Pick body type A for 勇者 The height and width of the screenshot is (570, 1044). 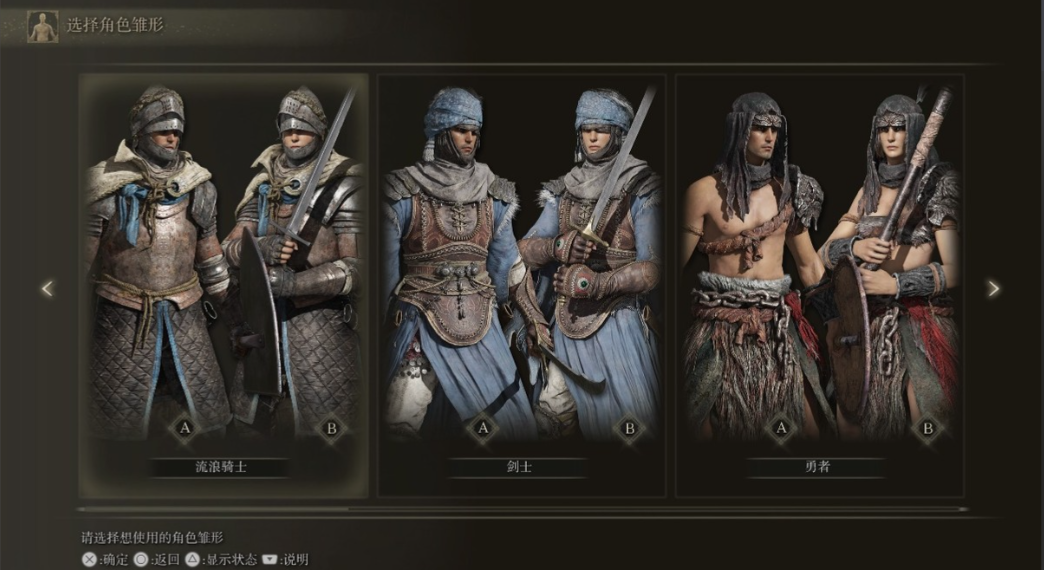click(x=780, y=429)
